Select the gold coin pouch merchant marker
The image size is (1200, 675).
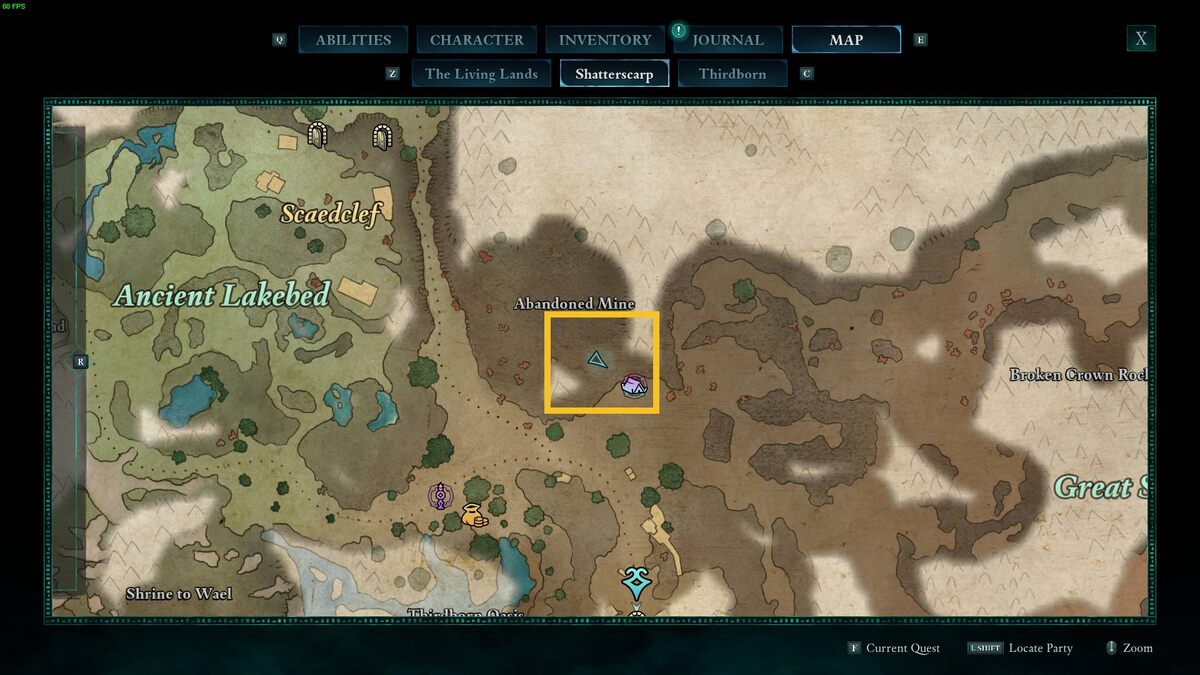pyautogui.click(x=473, y=516)
